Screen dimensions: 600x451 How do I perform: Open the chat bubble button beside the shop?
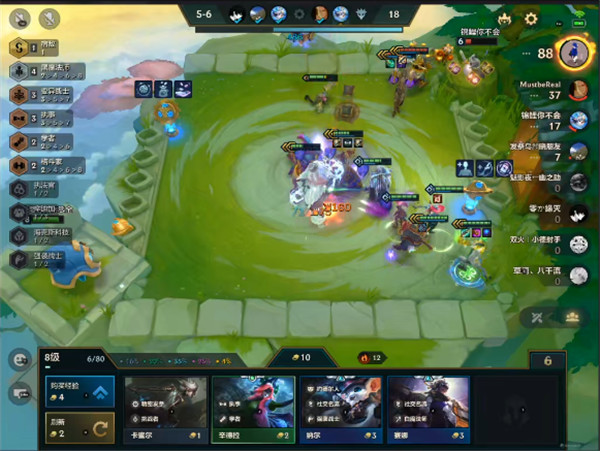[x=20, y=393]
